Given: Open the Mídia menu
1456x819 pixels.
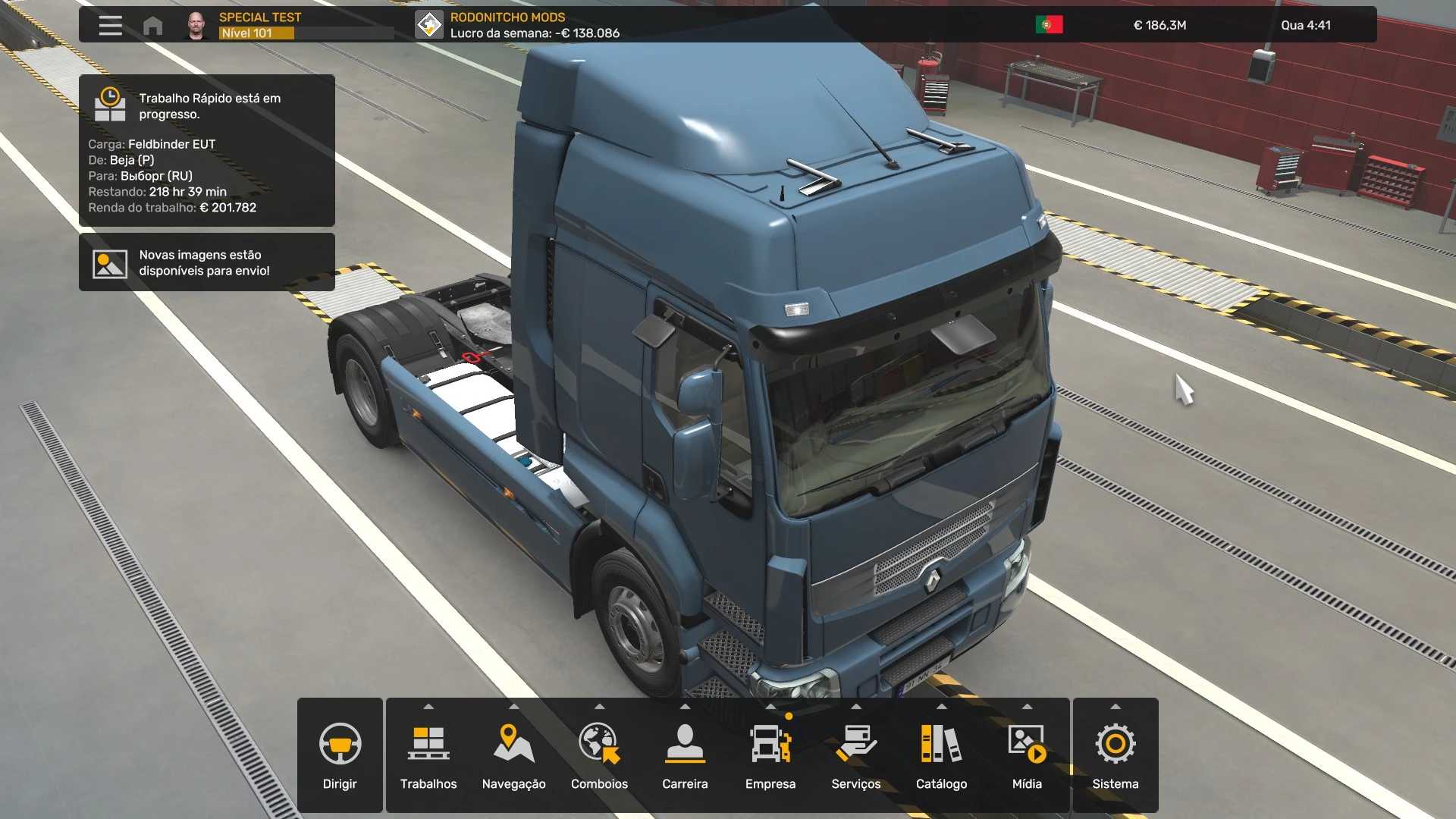Looking at the screenshot, I should click(x=1027, y=755).
